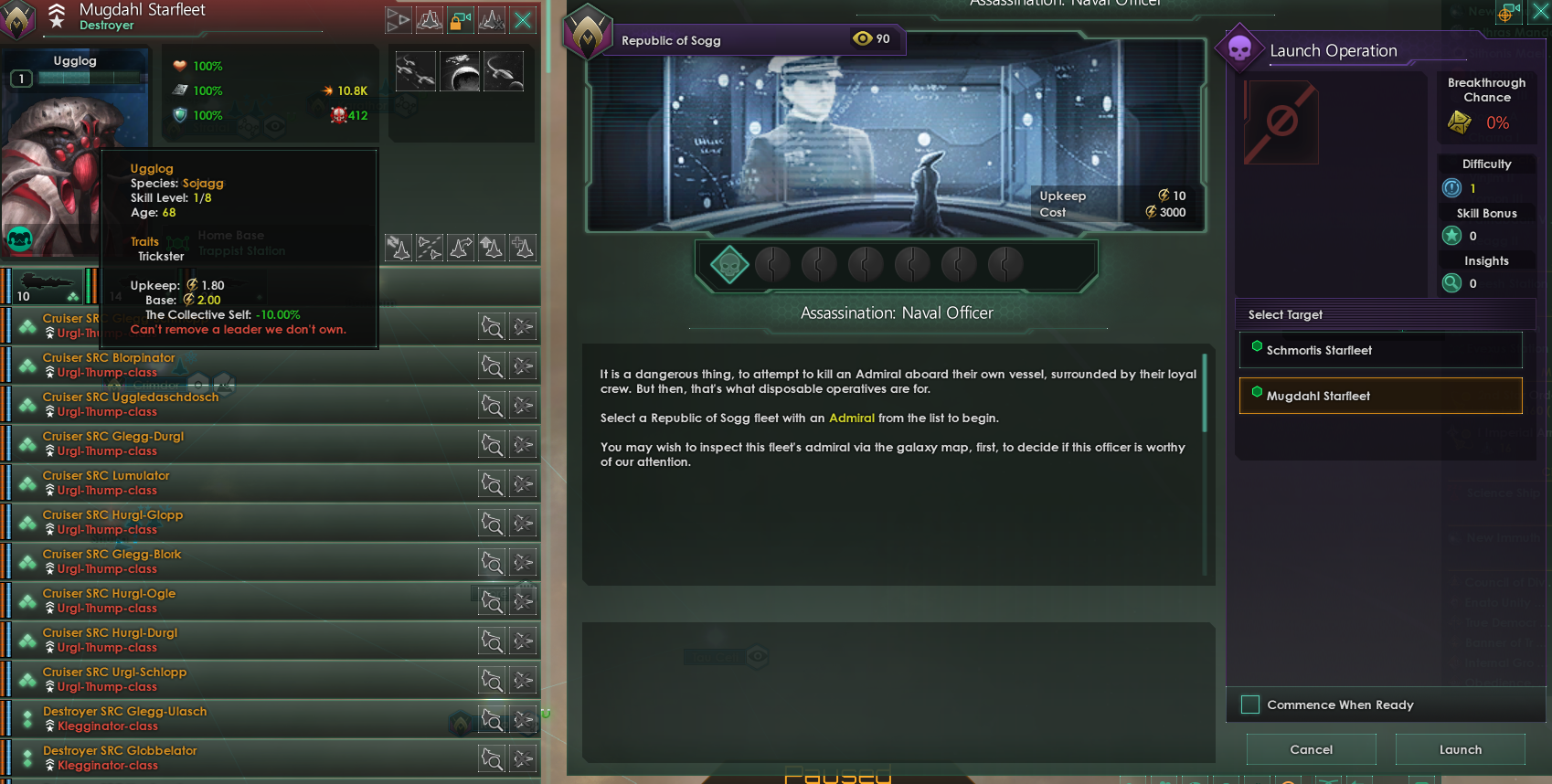Click the disband fleet icon in Mugdahl Starfleet header
This screenshot has height=784, width=1552.
[x=491, y=19]
